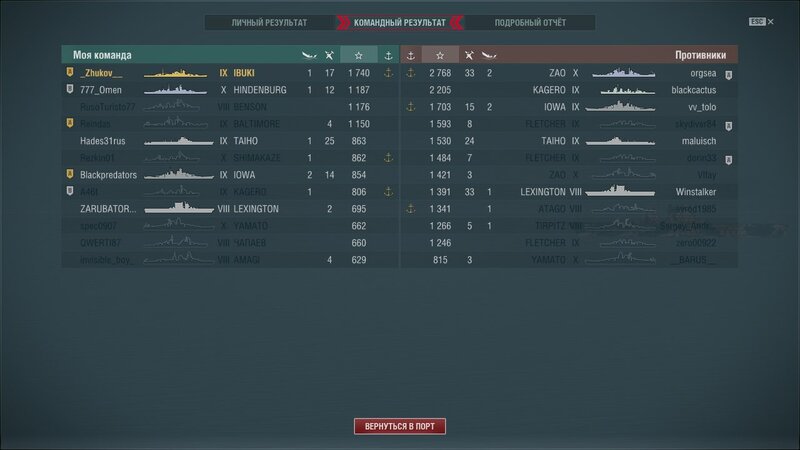This screenshot has height=450, width=800.
Task: Sort my team by the star column
Action: point(359,55)
